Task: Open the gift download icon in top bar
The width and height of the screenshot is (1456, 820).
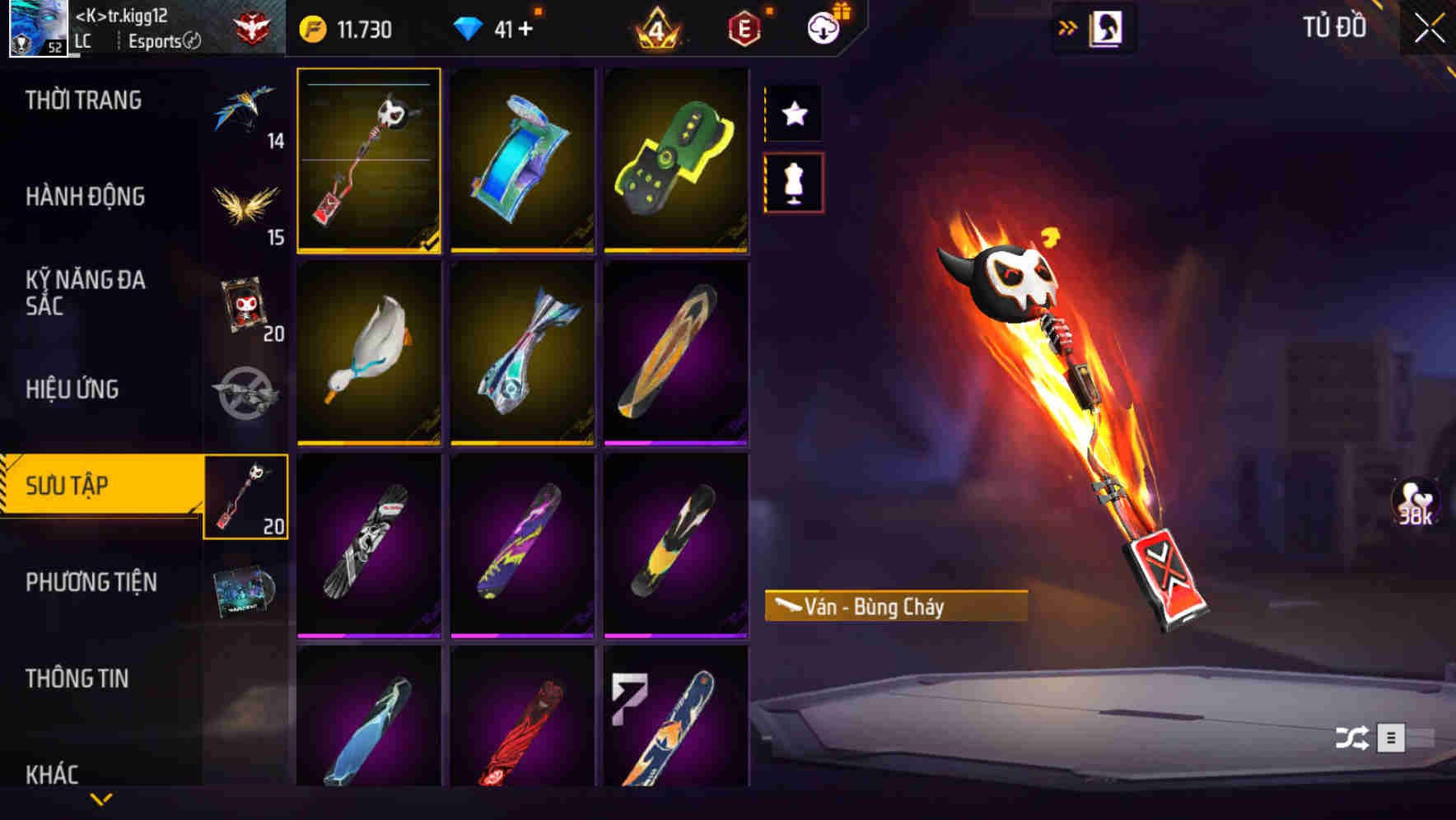Action: (824, 27)
